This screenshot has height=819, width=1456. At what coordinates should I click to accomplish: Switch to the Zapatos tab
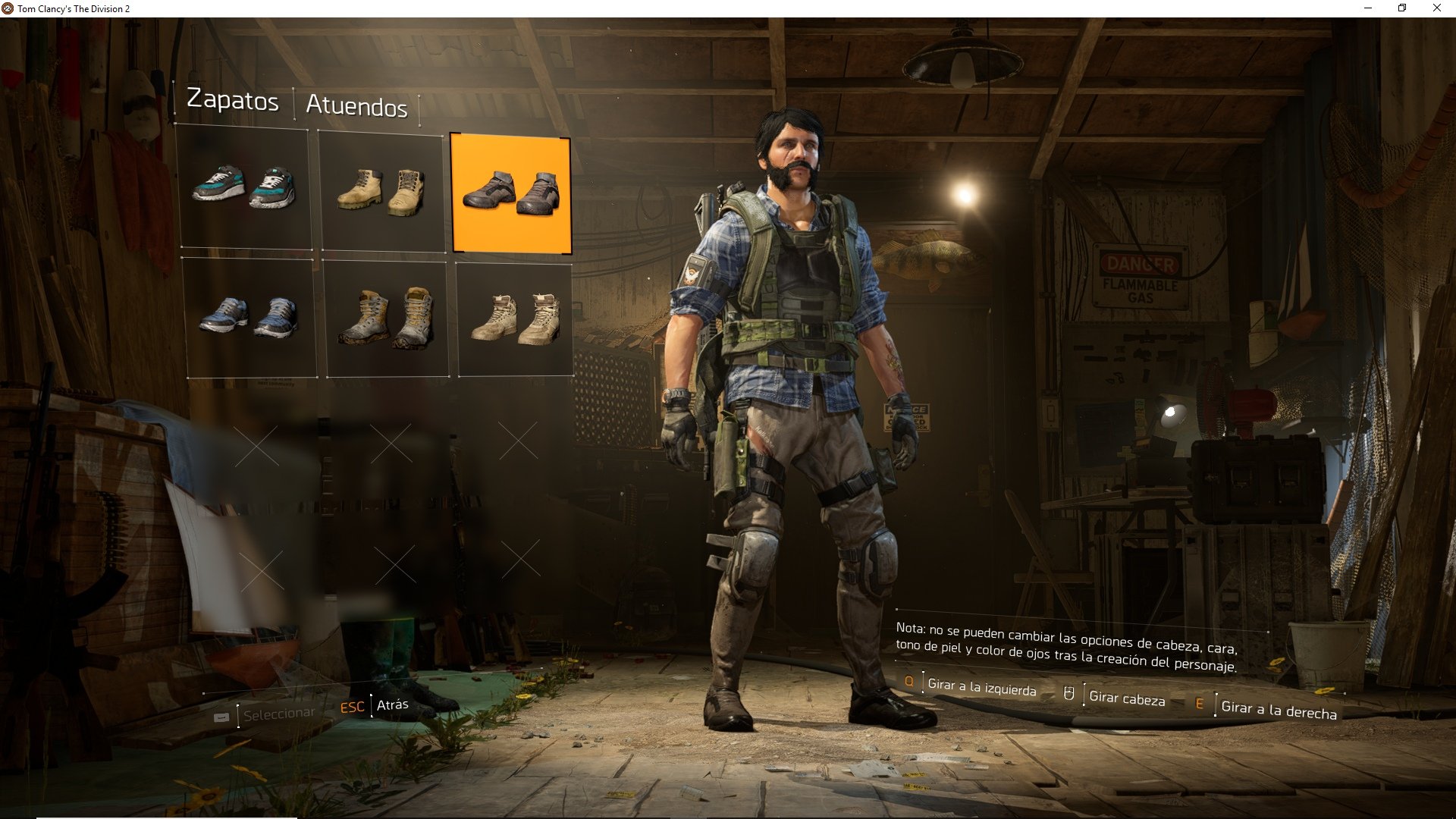(x=233, y=100)
